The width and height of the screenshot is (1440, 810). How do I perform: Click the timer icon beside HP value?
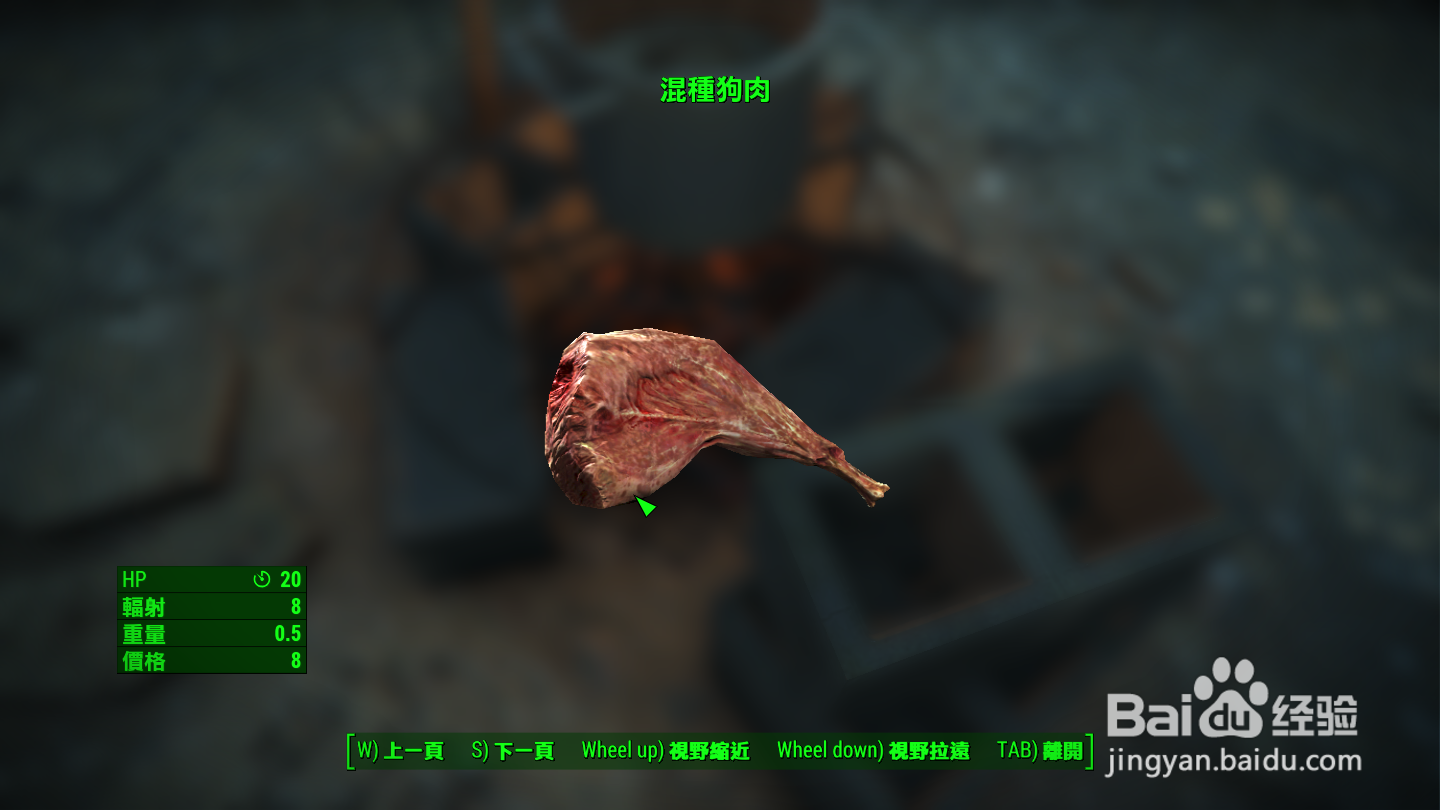click(x=260, y=578)
